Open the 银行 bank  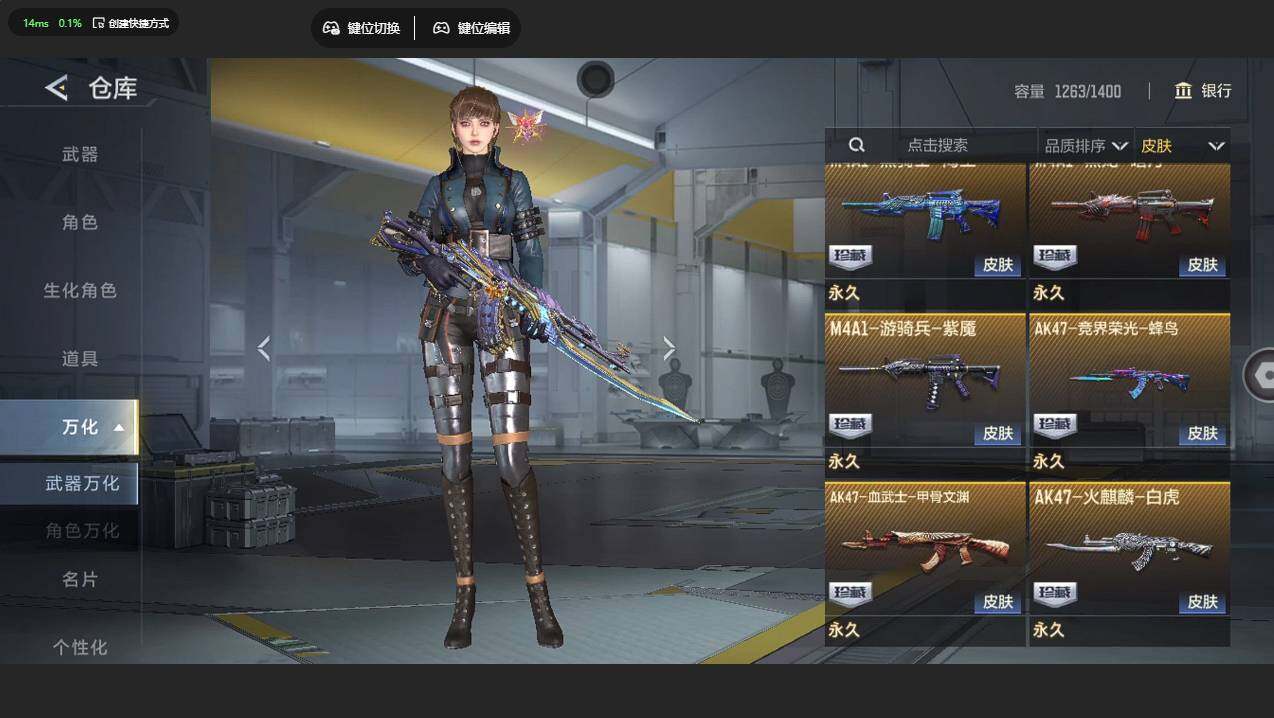(1203, 91)
